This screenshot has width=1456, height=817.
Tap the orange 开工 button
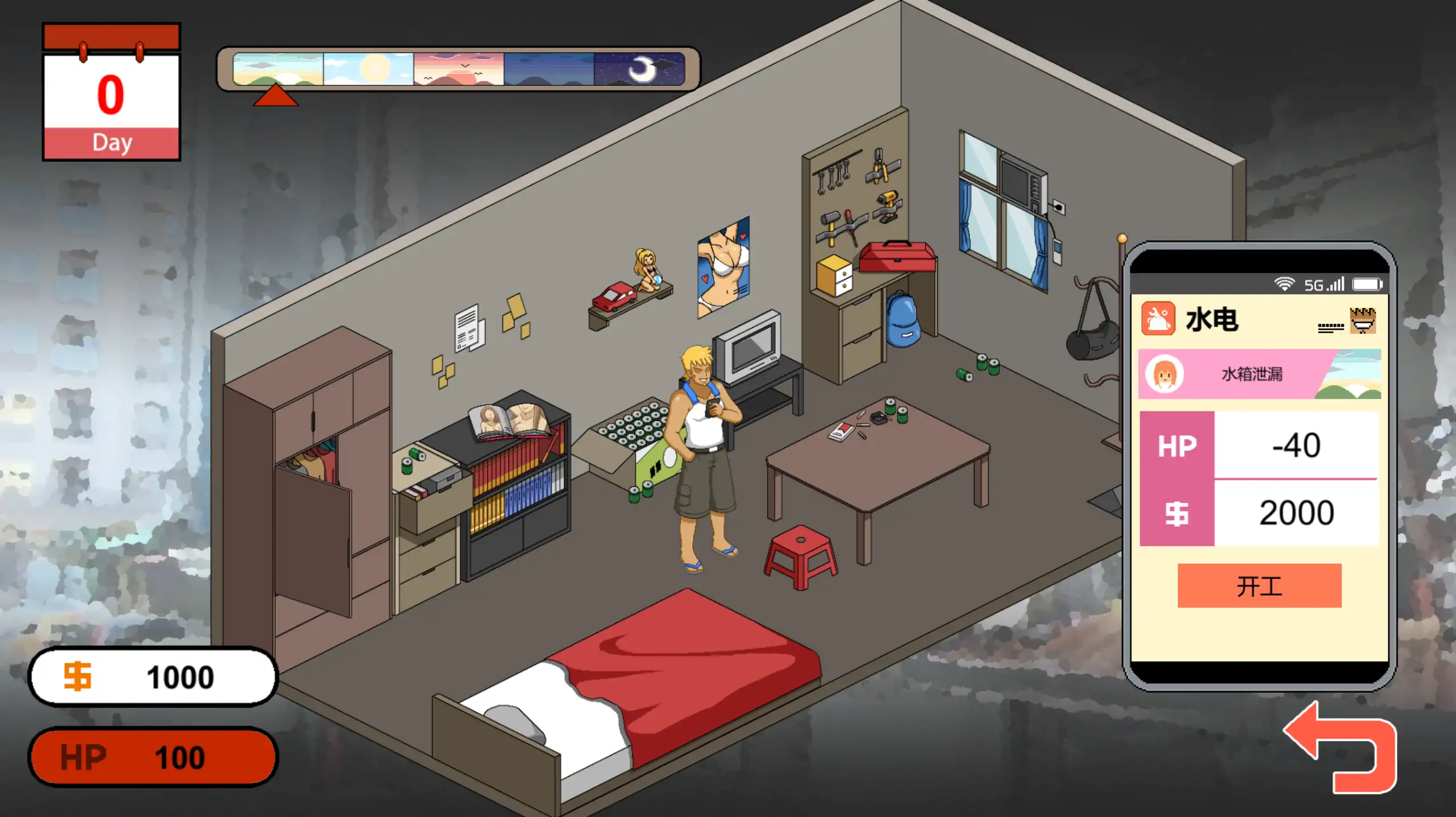(x=1258, y=585)
